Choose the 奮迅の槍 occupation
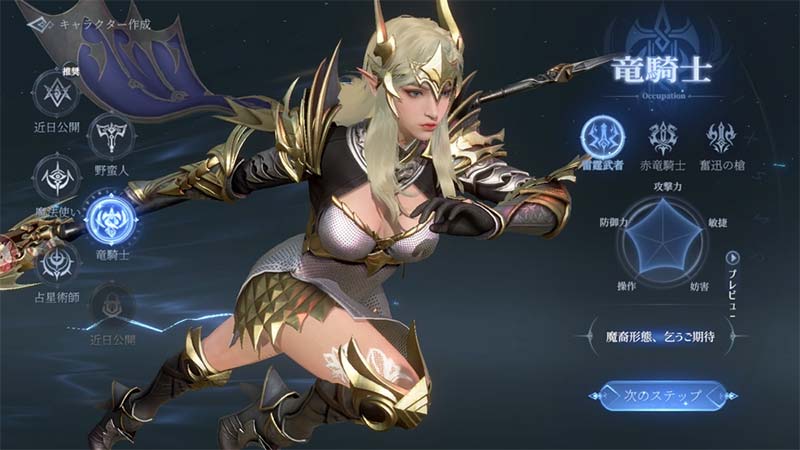The width and height of the screenshot is (800, 450). click(722, 138)
